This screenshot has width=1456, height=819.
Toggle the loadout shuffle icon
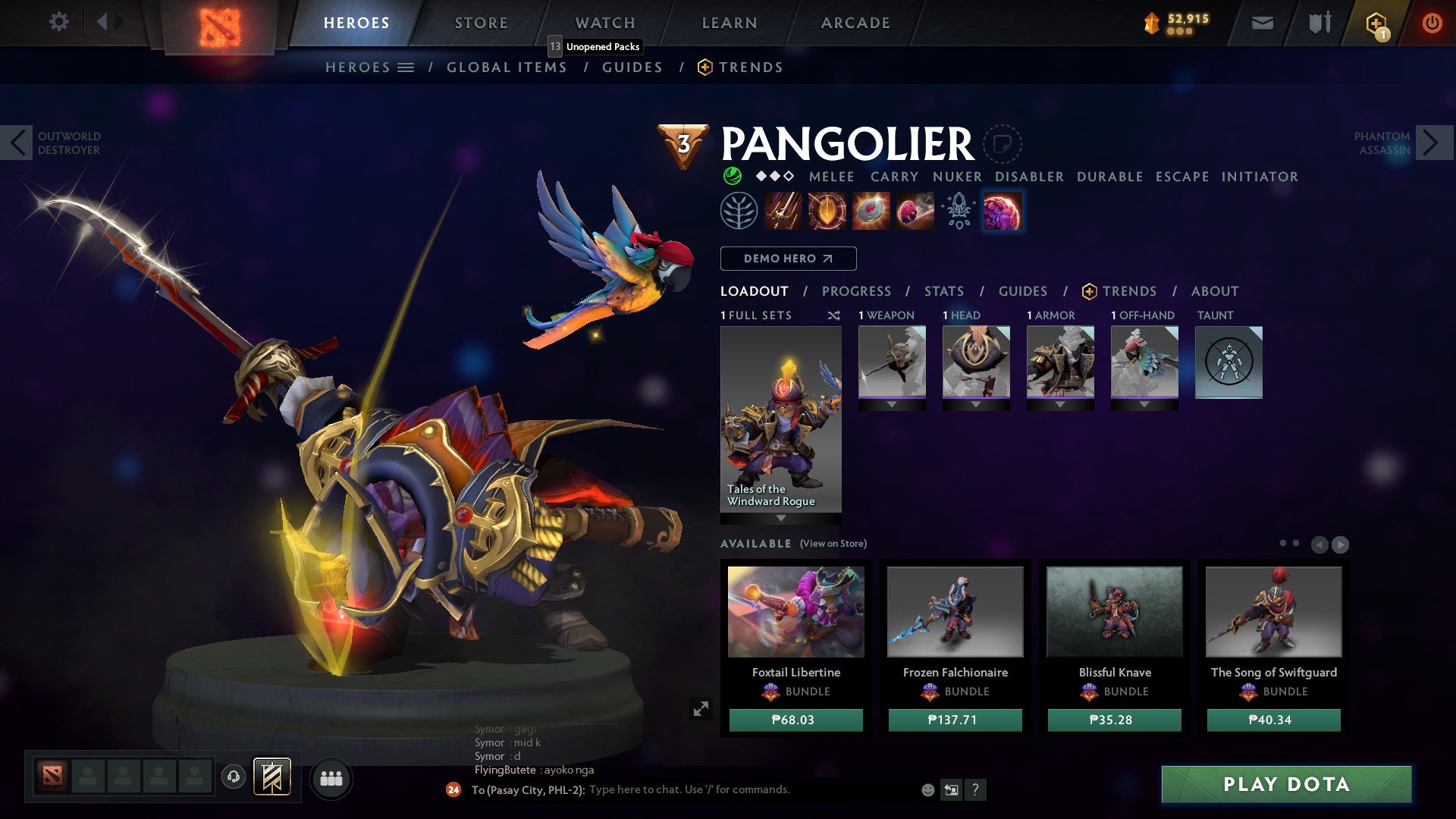pyautogui.click(x=834, y=315)
